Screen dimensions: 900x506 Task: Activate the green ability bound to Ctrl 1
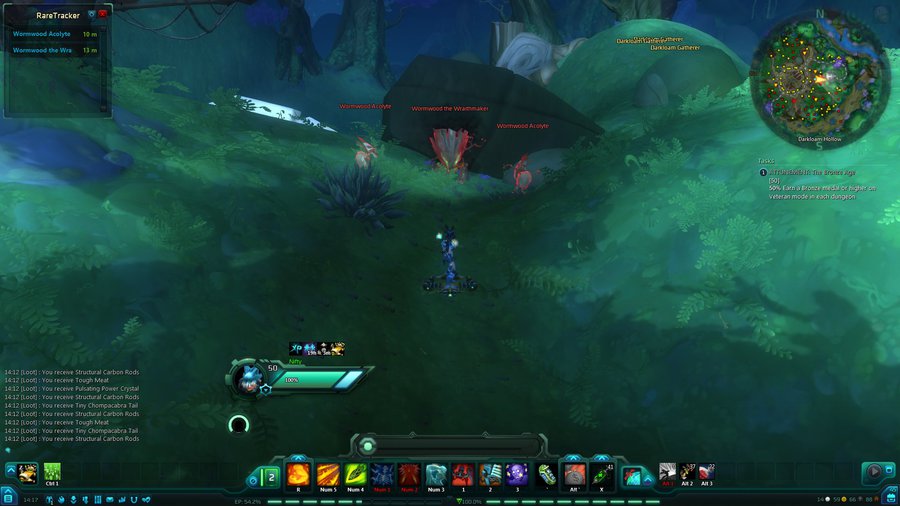52,472
